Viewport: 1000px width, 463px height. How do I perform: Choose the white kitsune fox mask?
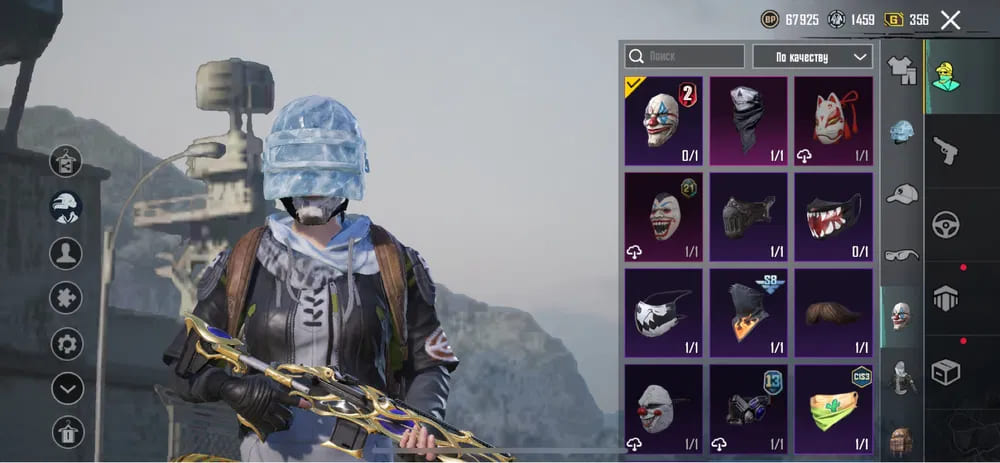(x=833, y=121)
